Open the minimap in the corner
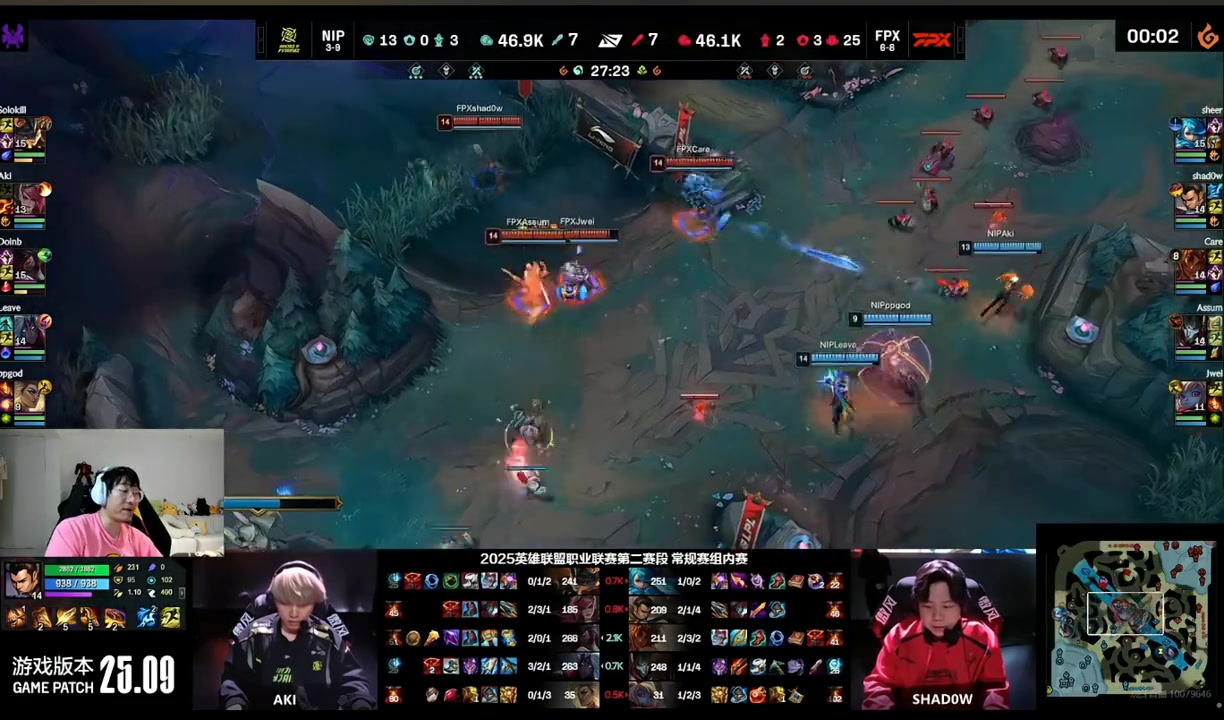This screenshot has height=720, width=1224. click(x=1130, y=612)
